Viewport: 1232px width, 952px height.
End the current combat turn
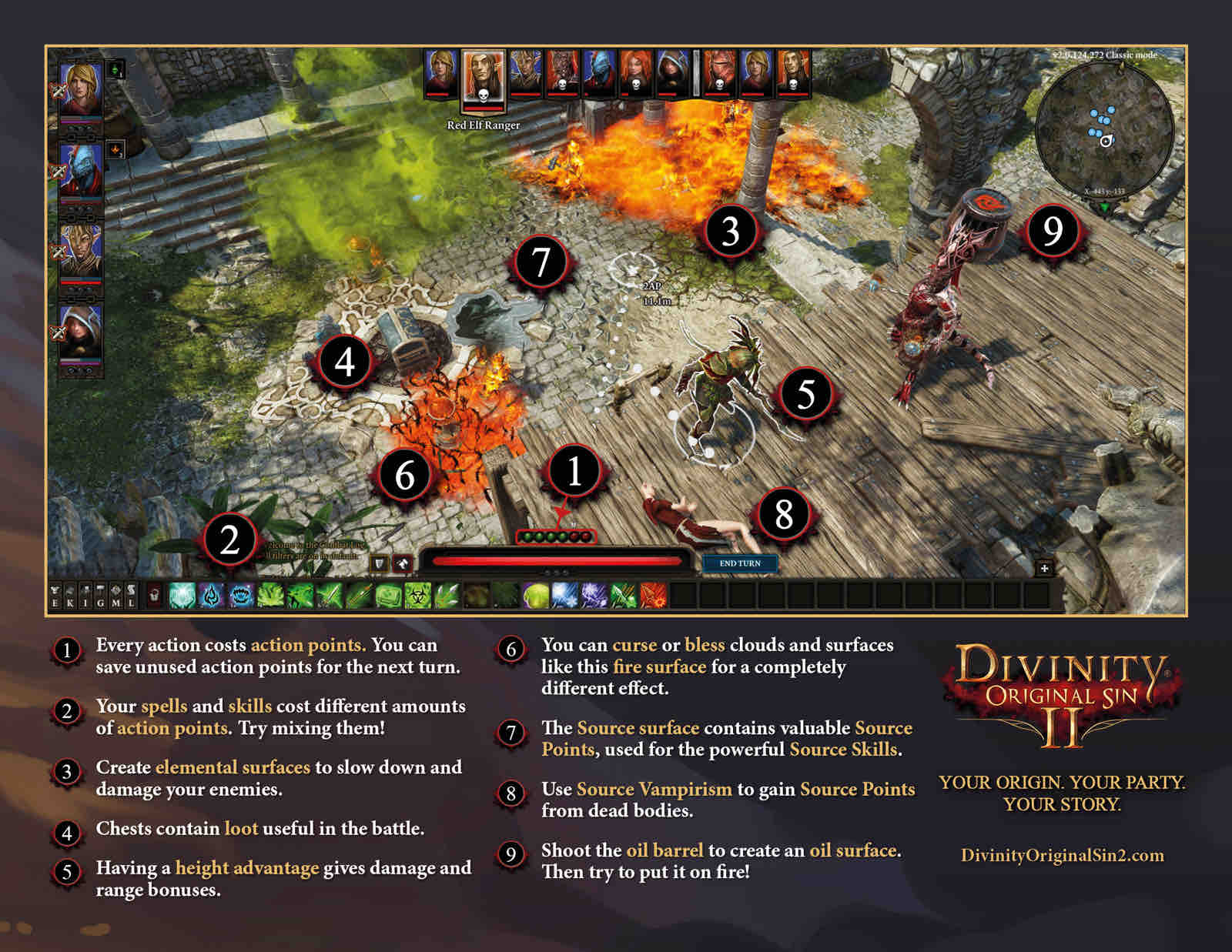(739, 563)
